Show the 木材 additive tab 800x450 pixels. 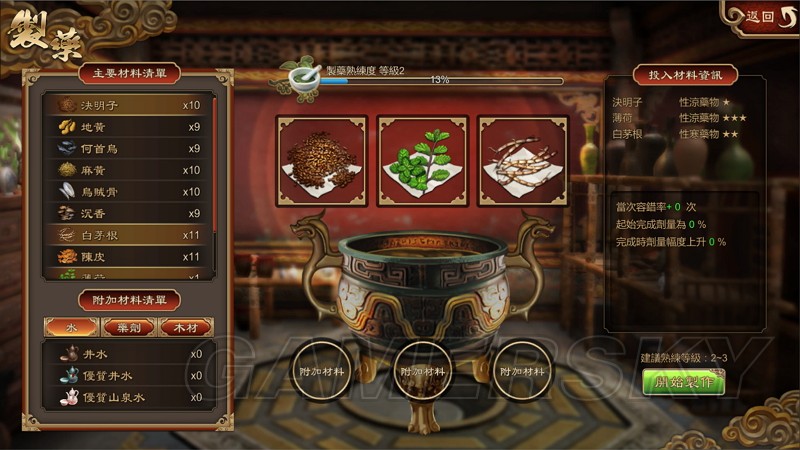coord(185,327)
